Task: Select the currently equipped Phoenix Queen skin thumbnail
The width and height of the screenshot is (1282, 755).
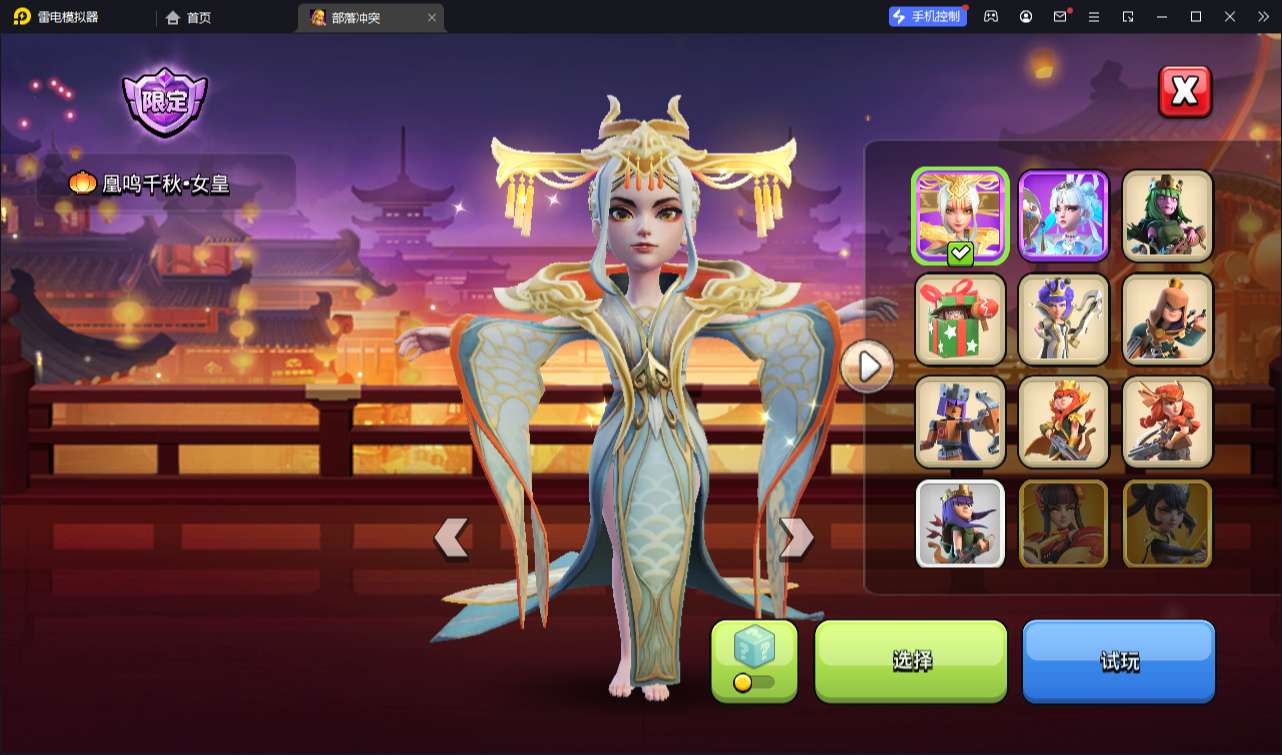Action: coord(959,214)
